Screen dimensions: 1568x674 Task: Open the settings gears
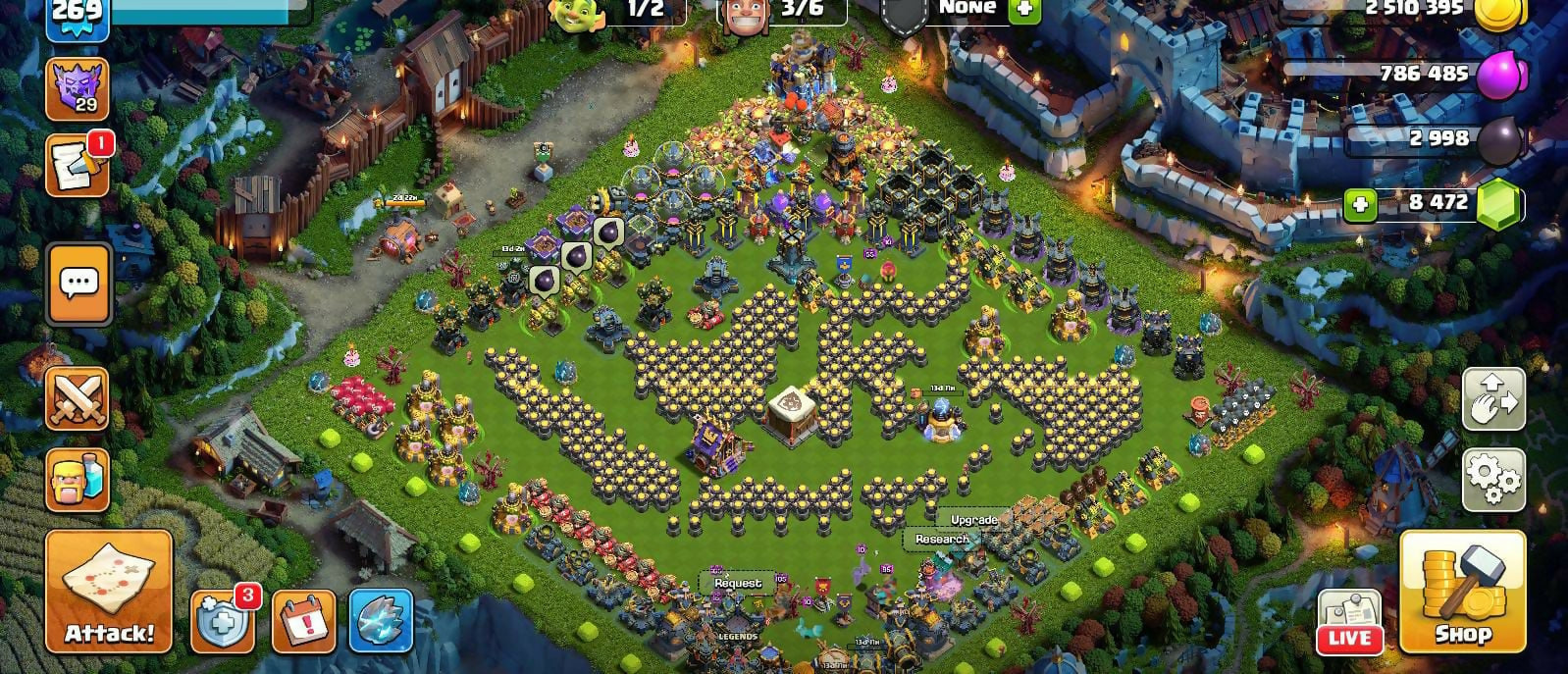pyautogui.click(x=1493, y=480)
